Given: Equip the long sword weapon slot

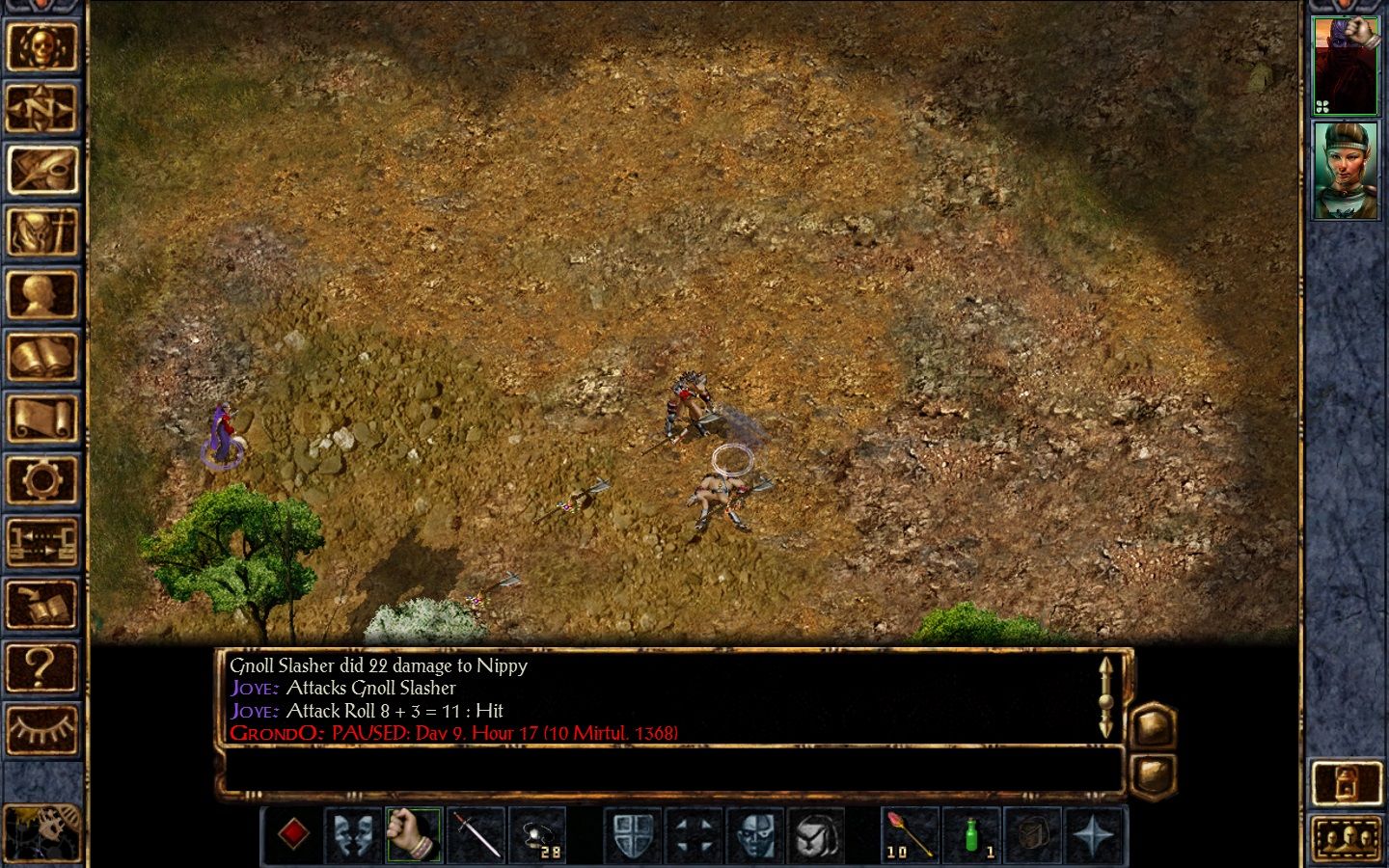Looking at the screenshot, I should (x=476, y=833).
